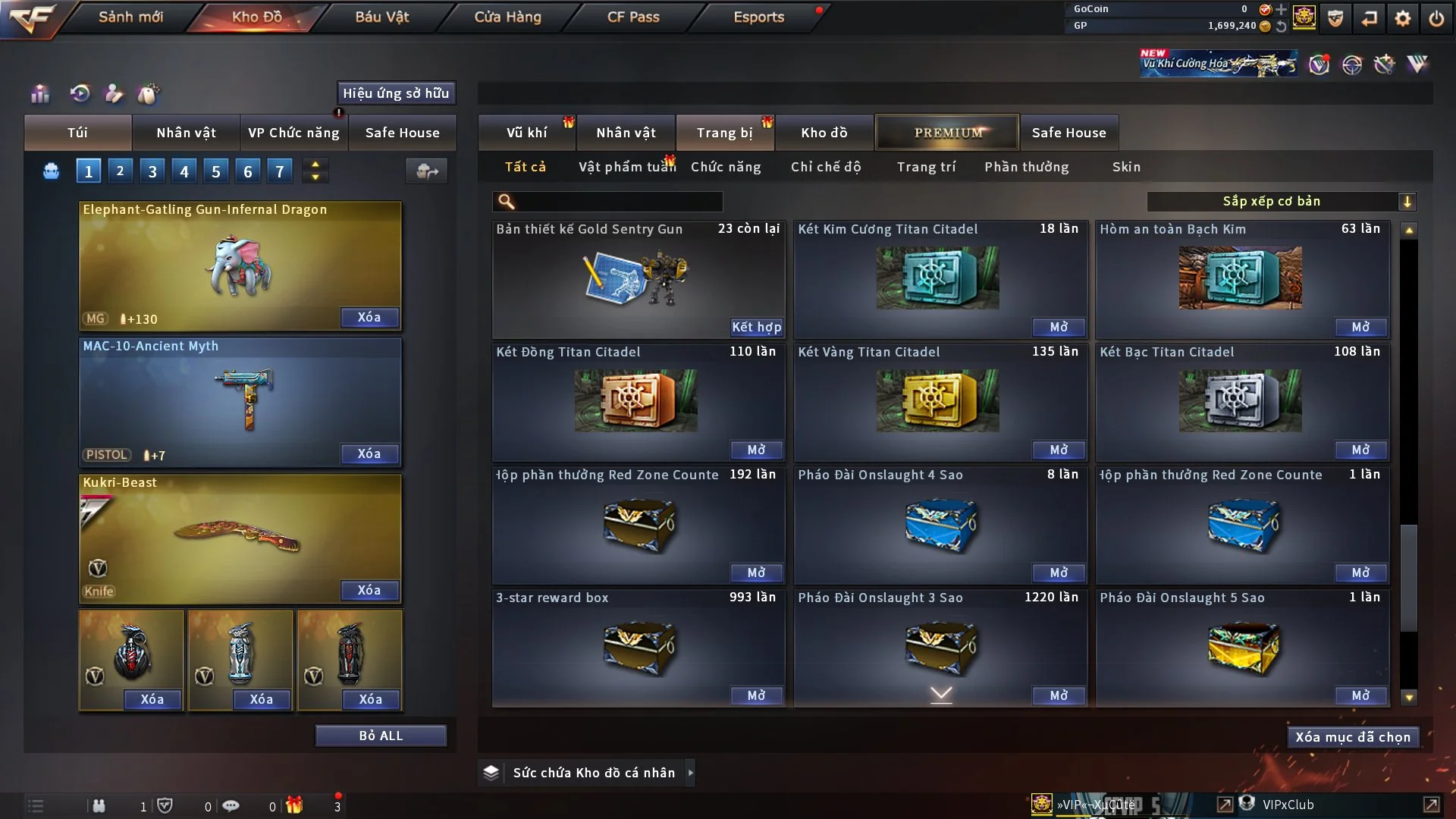Select the Vũ khí storage tab
Screen dimensions: 1456x819
pyautogui.click(x=526, y=133)
